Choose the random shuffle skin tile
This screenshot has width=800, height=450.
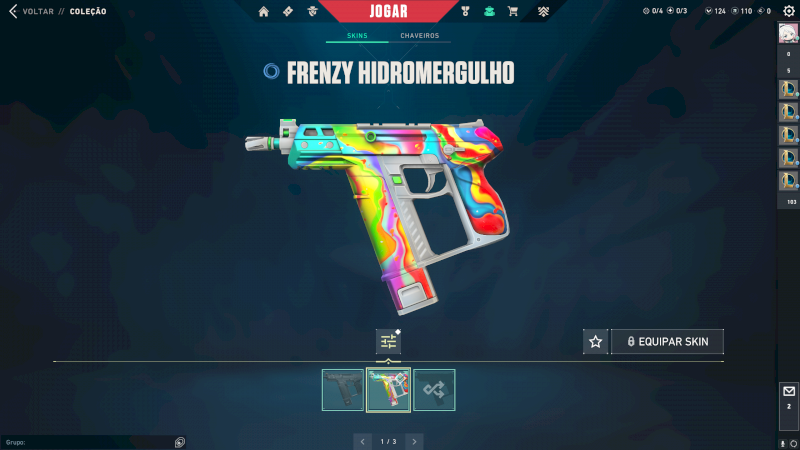434,390
